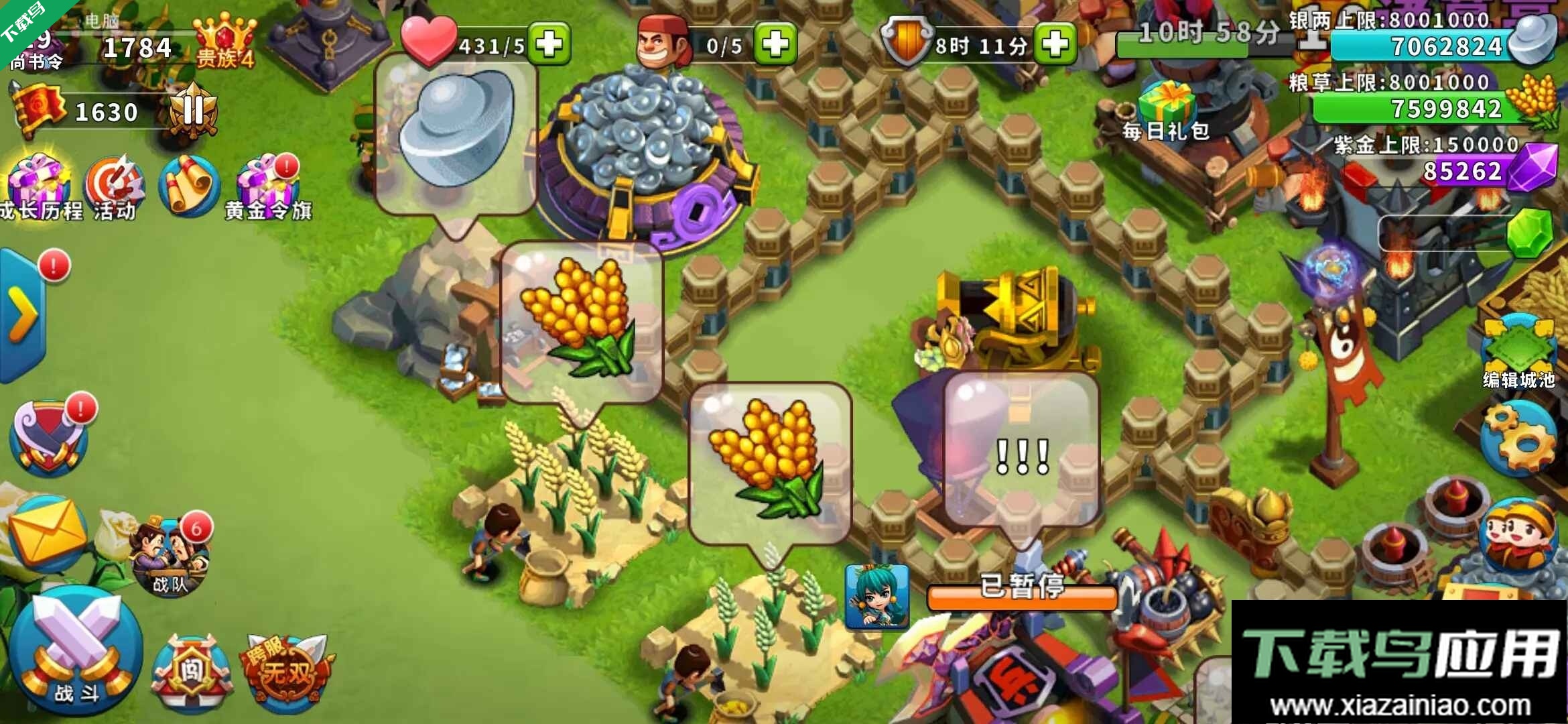Collect silver ingots from the mine bubble
This screenshot has height=724, width=1568.
click(456, 127)
